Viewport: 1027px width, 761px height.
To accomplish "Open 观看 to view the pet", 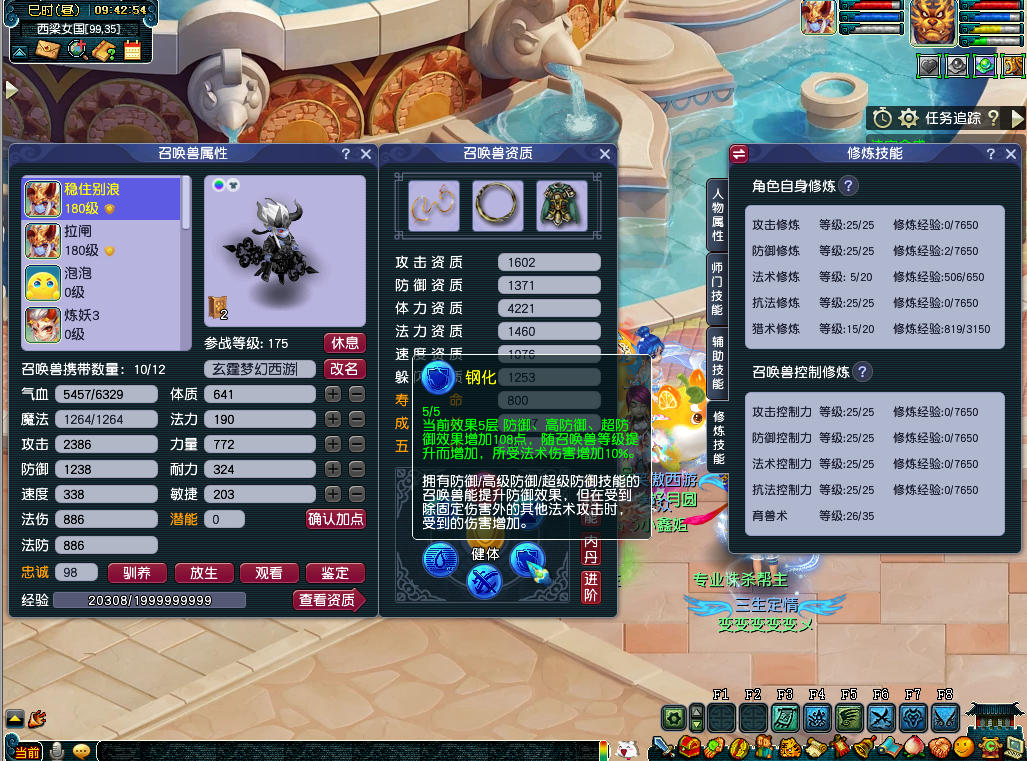I will (x=269, y=573).
